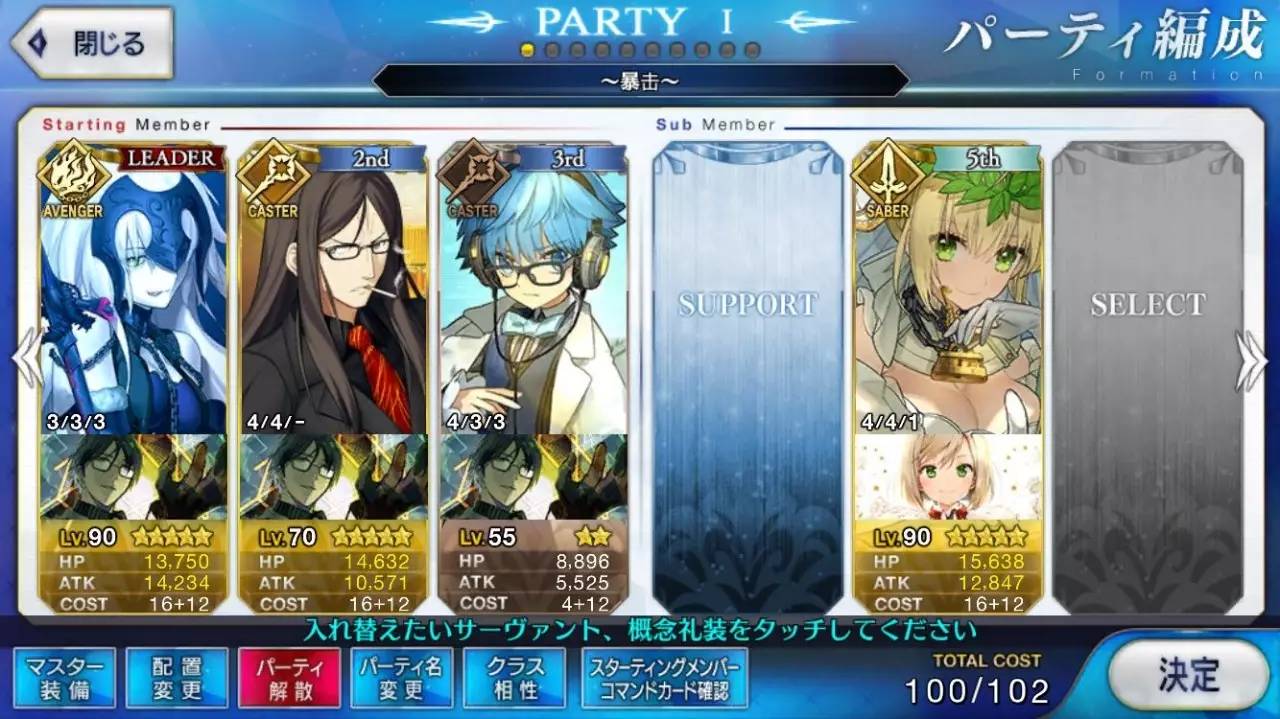Viewport: 1280px width, 719px height.
Task: Choose the 配置変更 change placement button
Action: pos(177,678)
